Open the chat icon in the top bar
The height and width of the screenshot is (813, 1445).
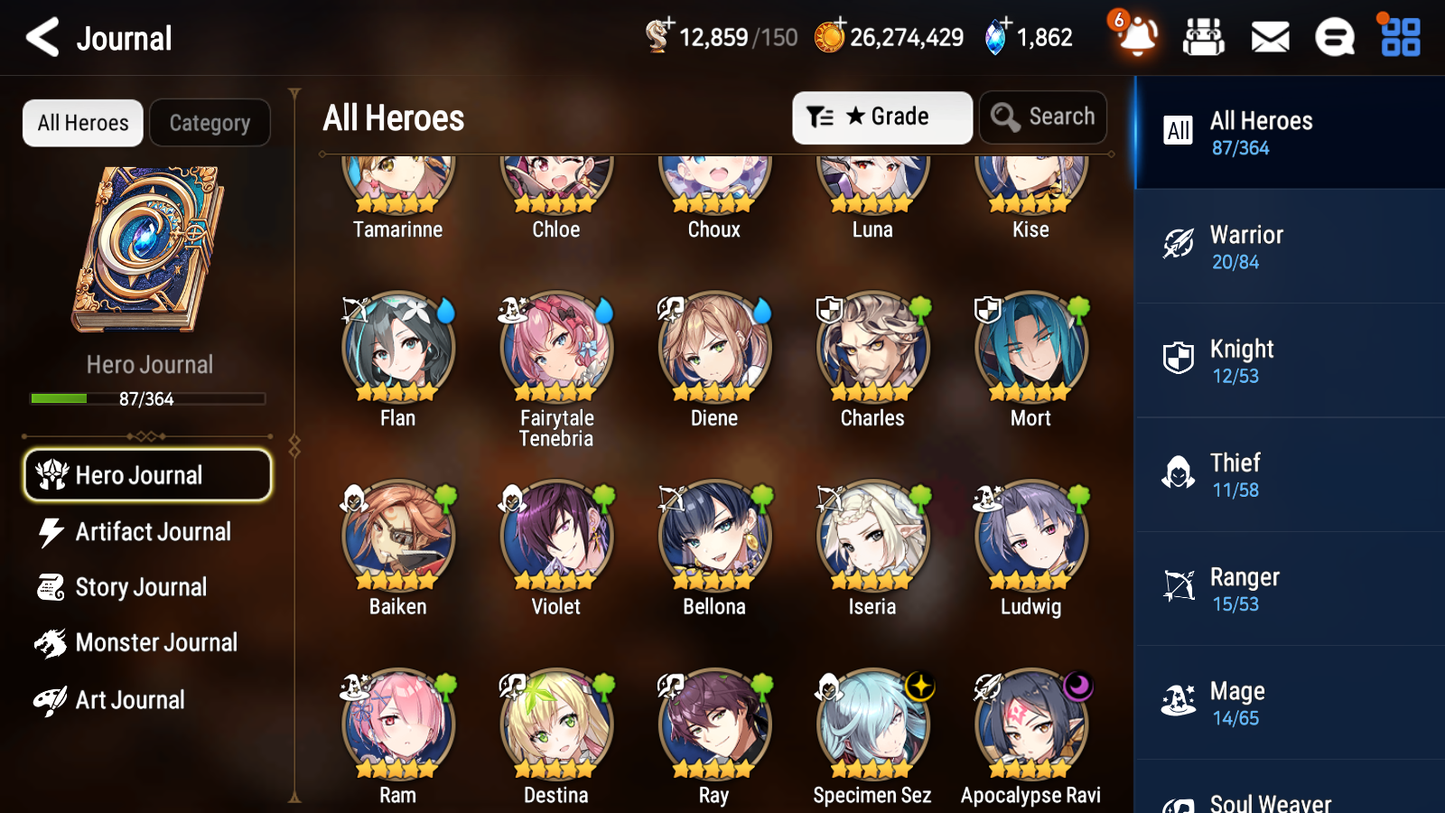[x=1334, y=36]
